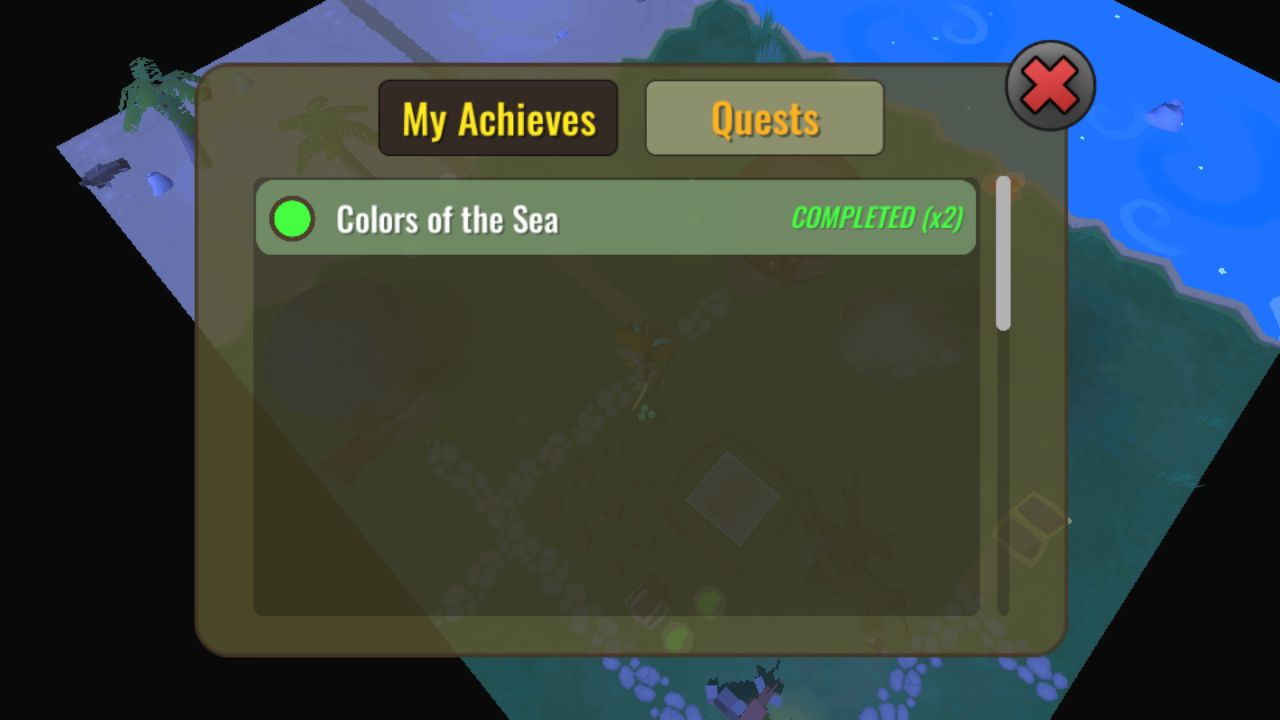Screen dimensions: 1280x720
Task: Switch to the Quests tab
Action: [x=764, y=117]
